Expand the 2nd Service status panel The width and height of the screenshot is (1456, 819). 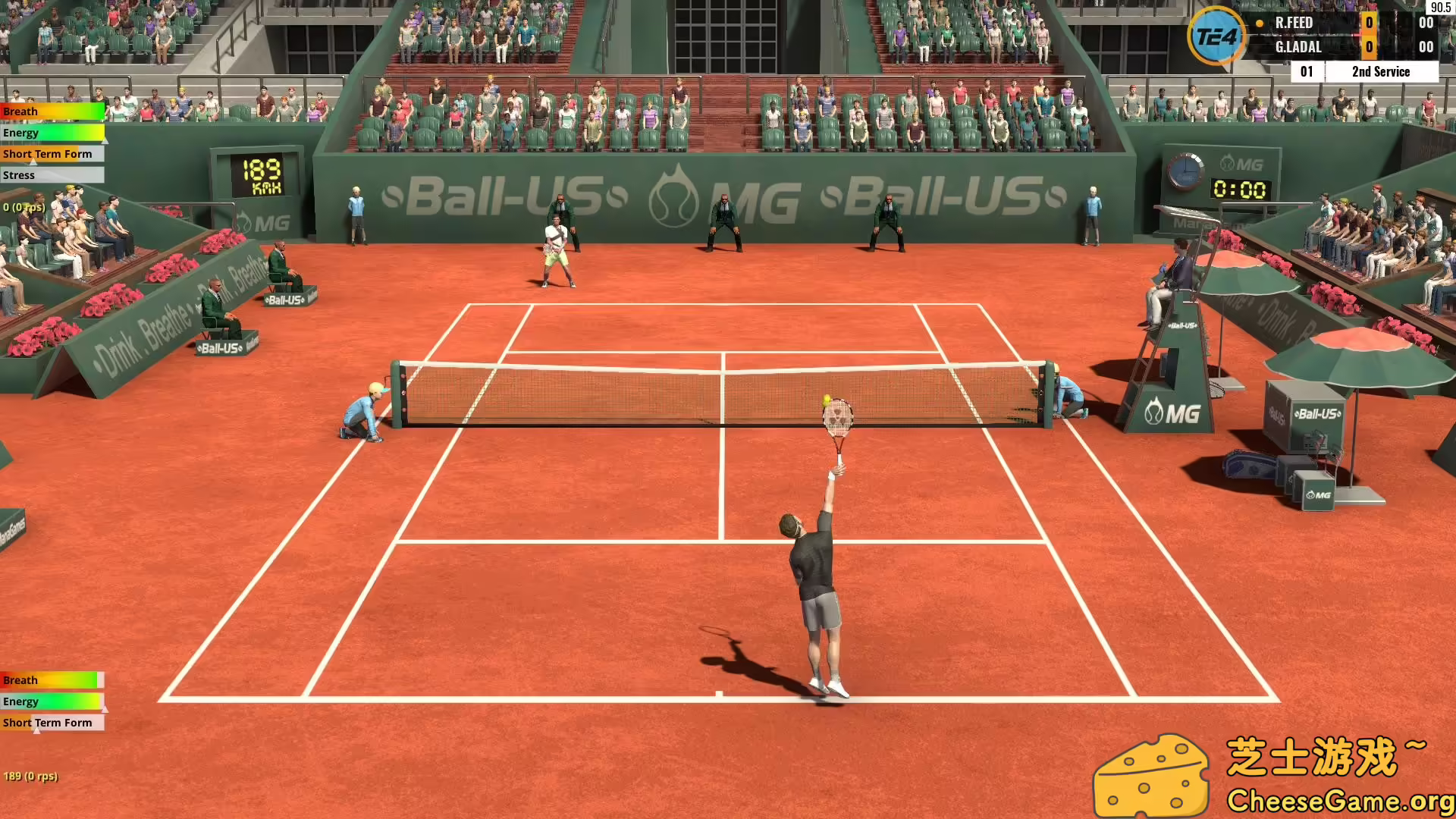point(1382,71)
